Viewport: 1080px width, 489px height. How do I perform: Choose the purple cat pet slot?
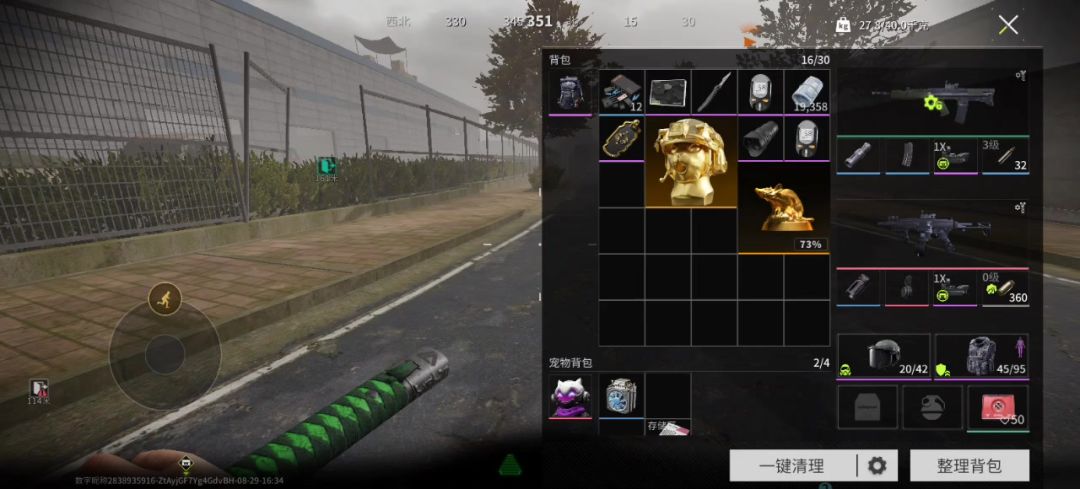[570, 397]
